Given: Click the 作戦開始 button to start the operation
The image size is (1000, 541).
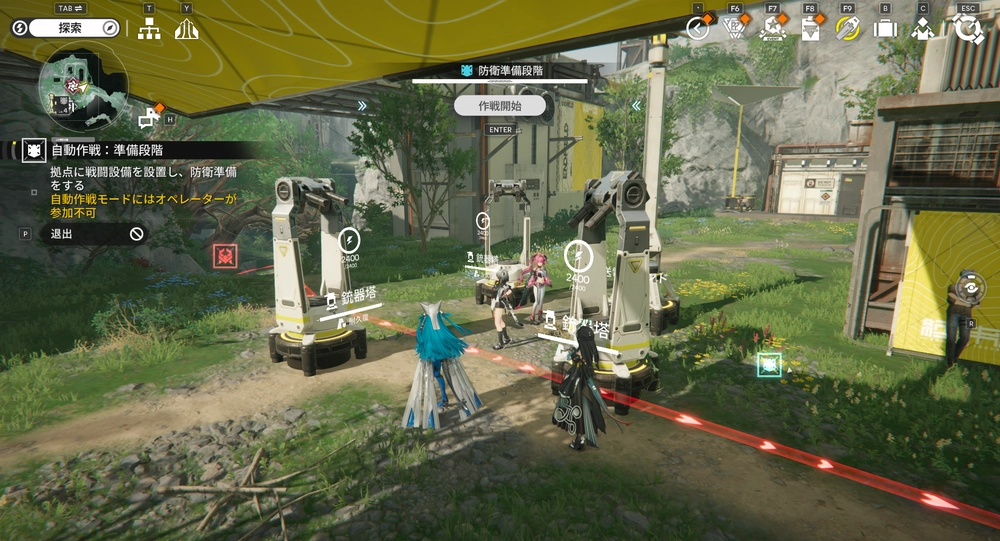Looking at the screenshot, I should [x=501, y=105].
